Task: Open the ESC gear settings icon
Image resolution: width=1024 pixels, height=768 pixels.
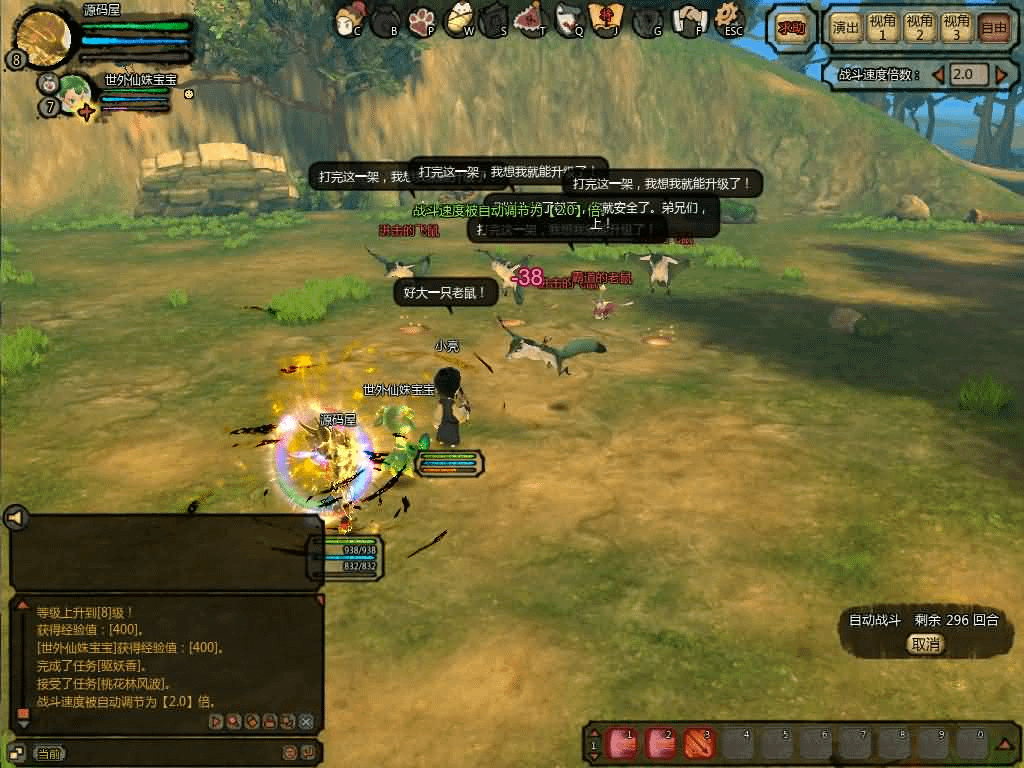Action: [x=730, y=17]
